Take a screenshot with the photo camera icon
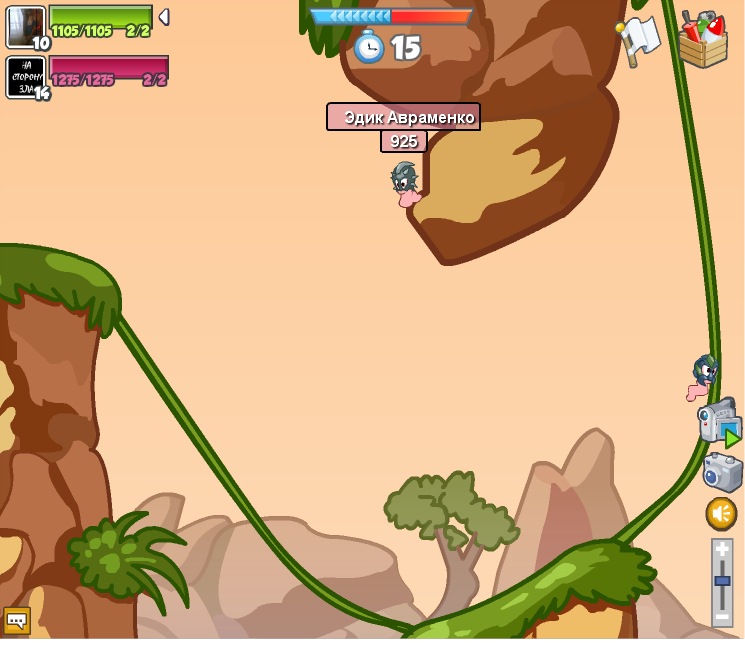745x650 pixels. (x=721, y=472)
